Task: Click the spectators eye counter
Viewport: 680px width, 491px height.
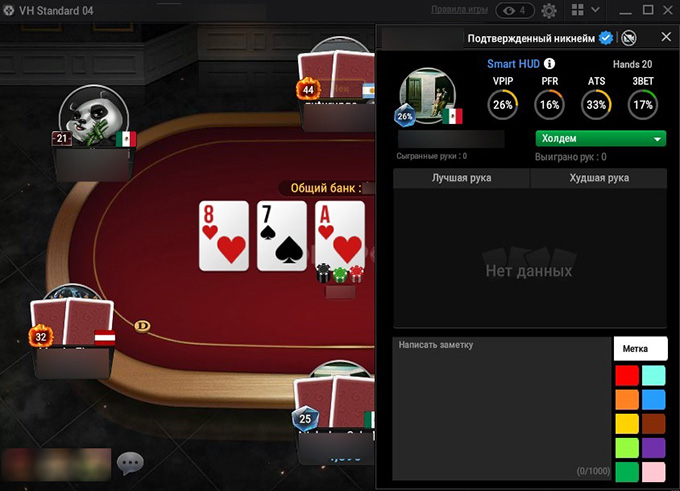Action: [x=513, y=11]
